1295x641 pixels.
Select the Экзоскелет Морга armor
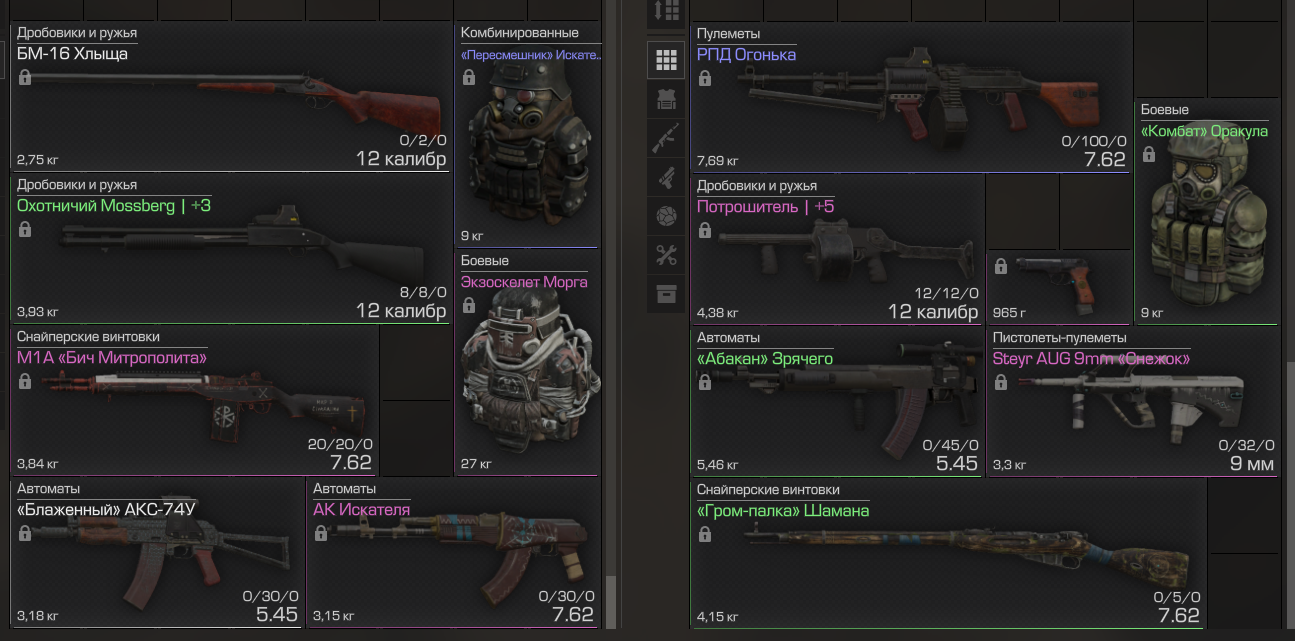(x=527, y=365)
